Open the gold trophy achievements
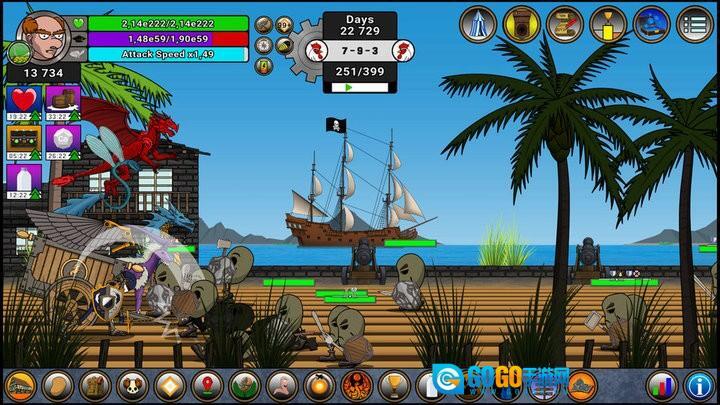Image resolution: width=720 pixels, height=405 pixels. [x=394, y=385]
